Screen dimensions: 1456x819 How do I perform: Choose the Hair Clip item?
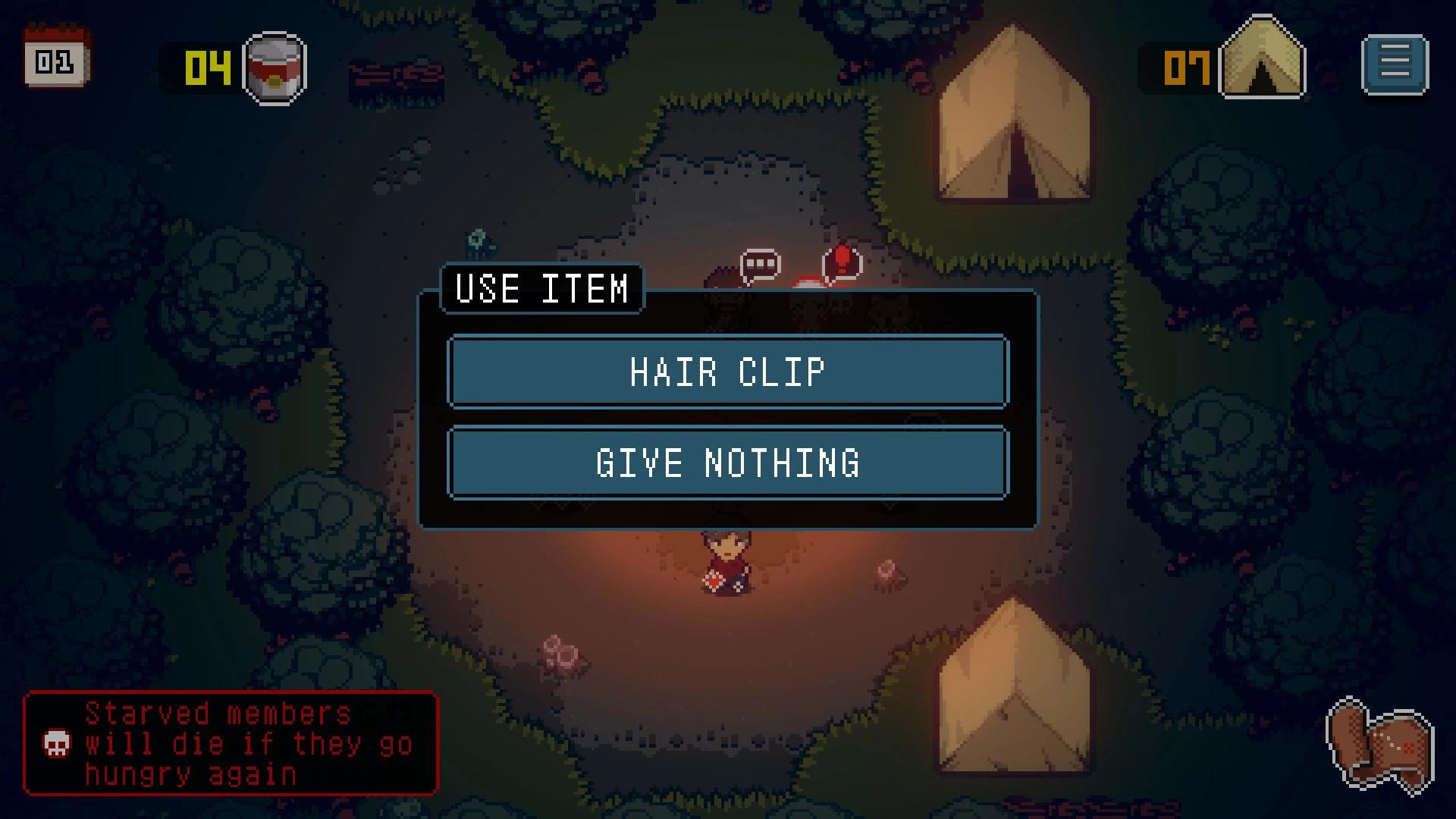tap(727, 372)
